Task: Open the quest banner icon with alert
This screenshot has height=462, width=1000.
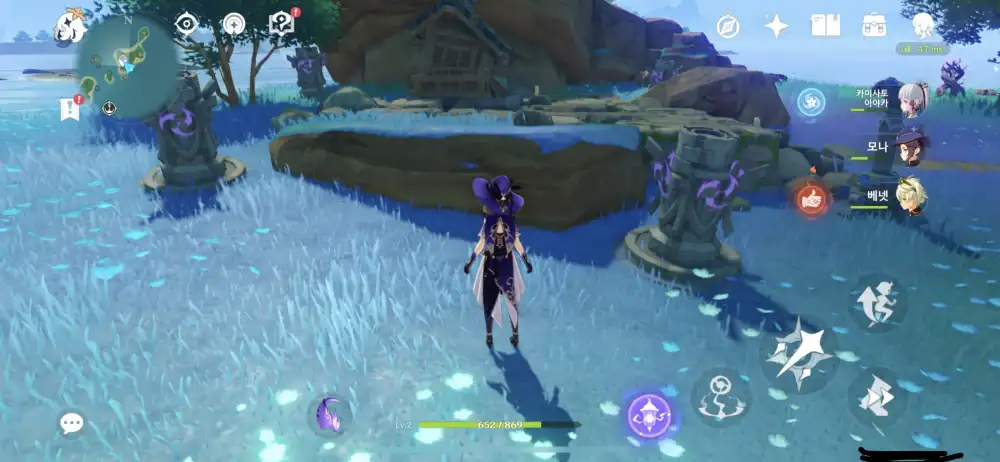Action: pos(70,108)
